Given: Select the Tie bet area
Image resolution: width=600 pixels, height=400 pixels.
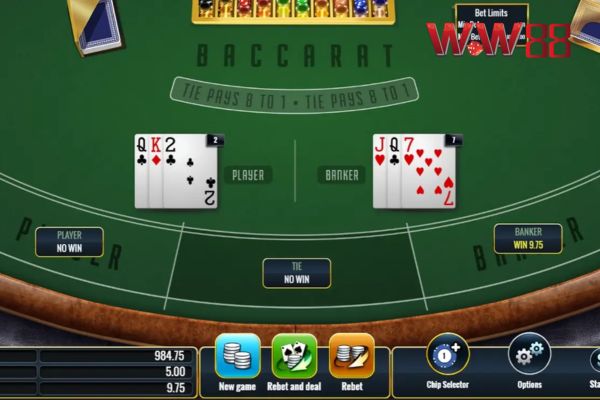Looking at the screenshot, I should (296, 273).
